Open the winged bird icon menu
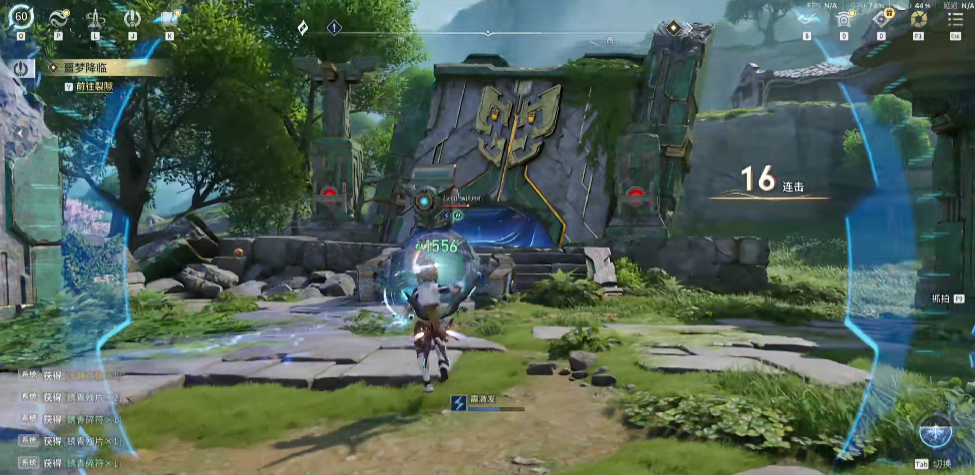 point(807,17)
